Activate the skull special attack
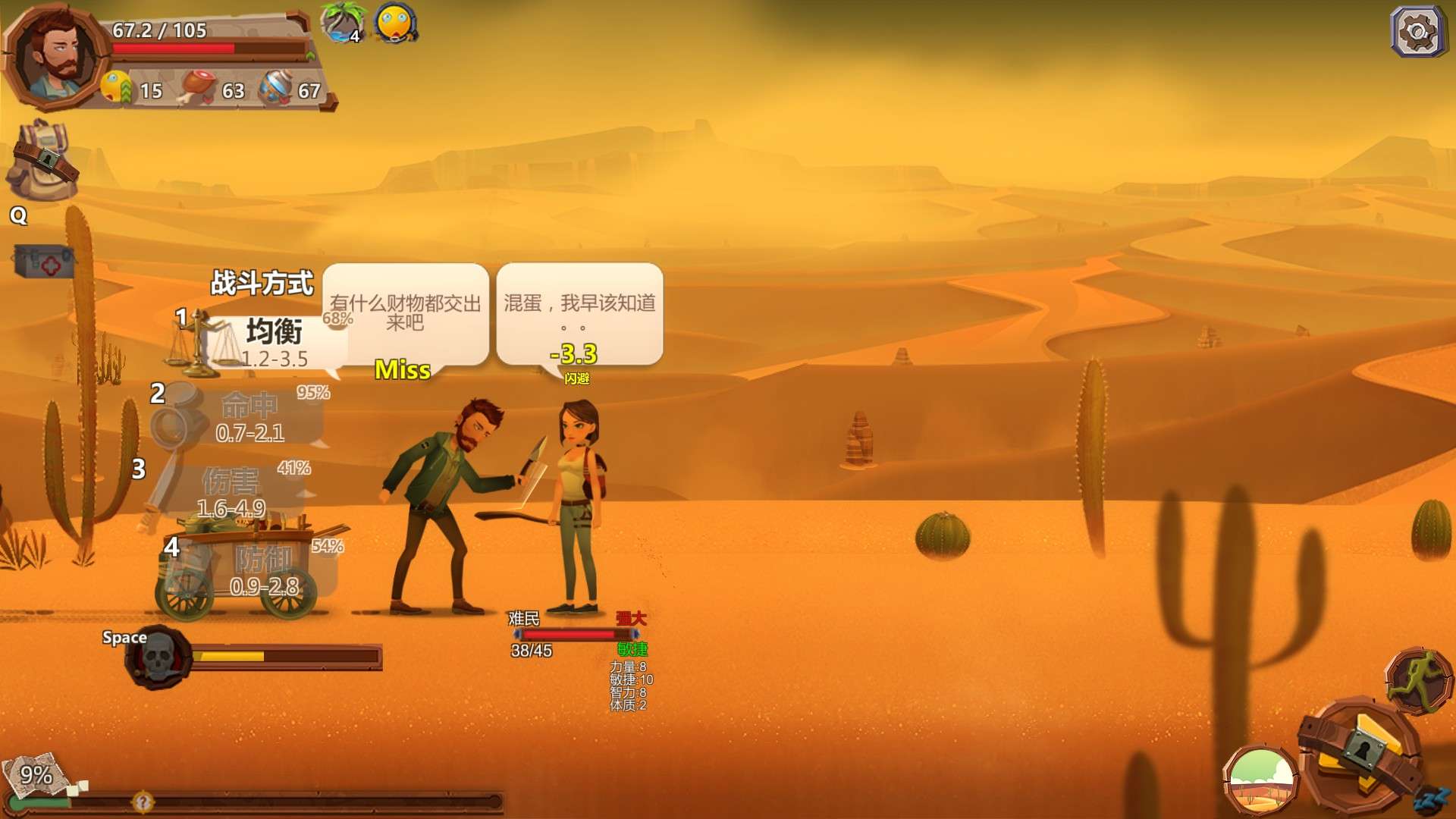This screenshot has width=1456, height=819. (159, 657)
